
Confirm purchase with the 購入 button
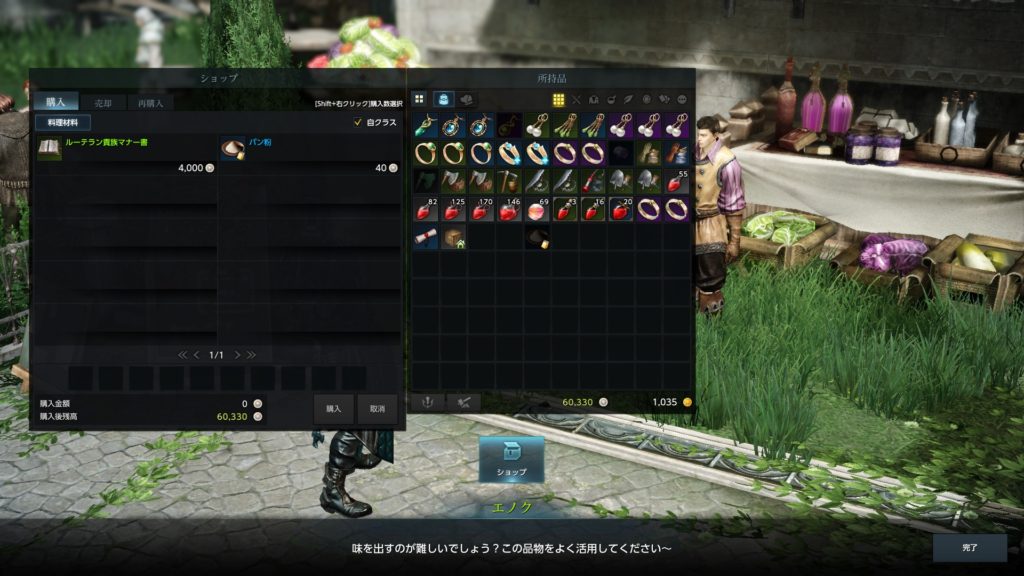[334, 408]
